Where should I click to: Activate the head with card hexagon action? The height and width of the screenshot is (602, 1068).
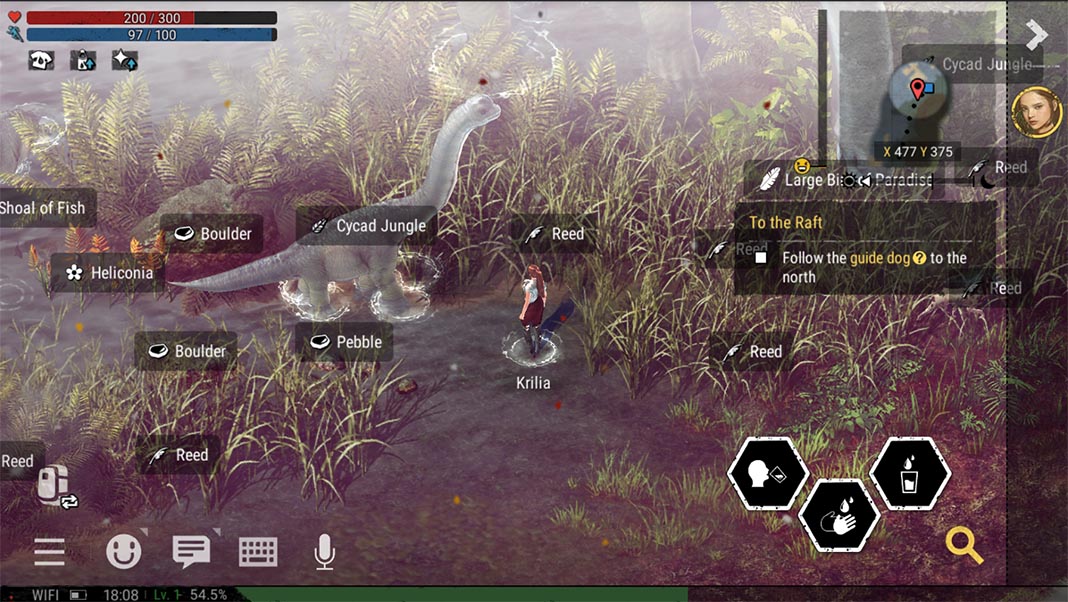pos(768,474)
